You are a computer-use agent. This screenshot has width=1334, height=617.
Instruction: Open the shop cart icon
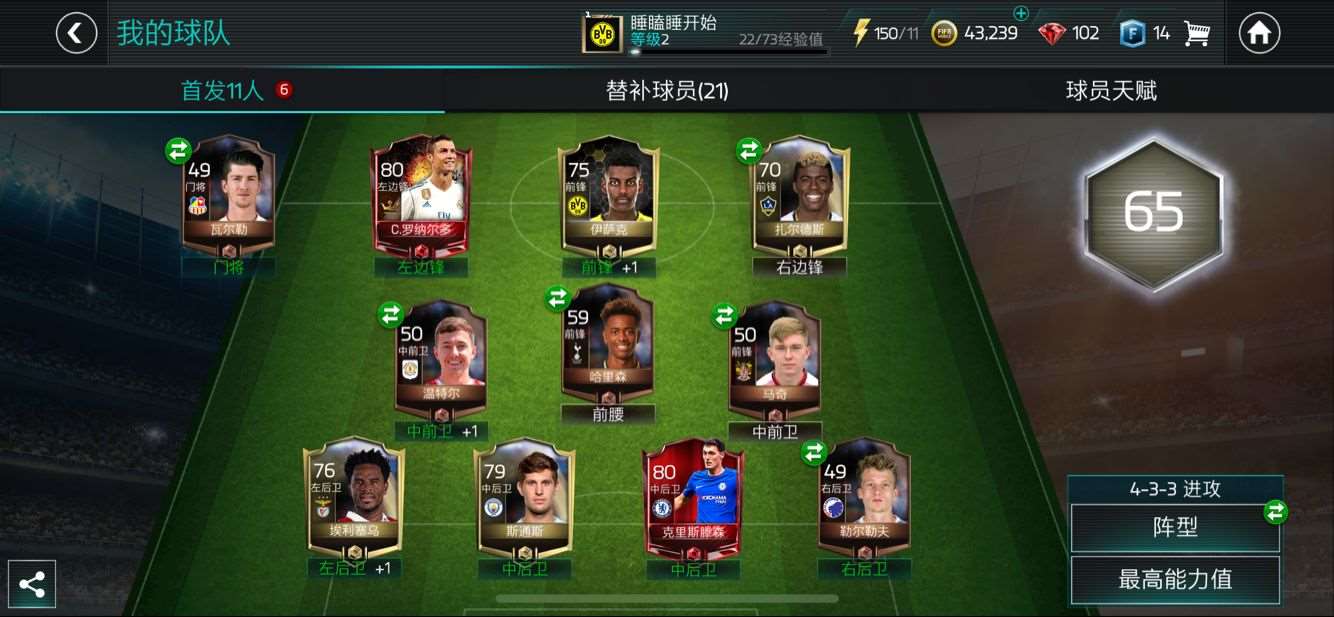(1196, 33)
